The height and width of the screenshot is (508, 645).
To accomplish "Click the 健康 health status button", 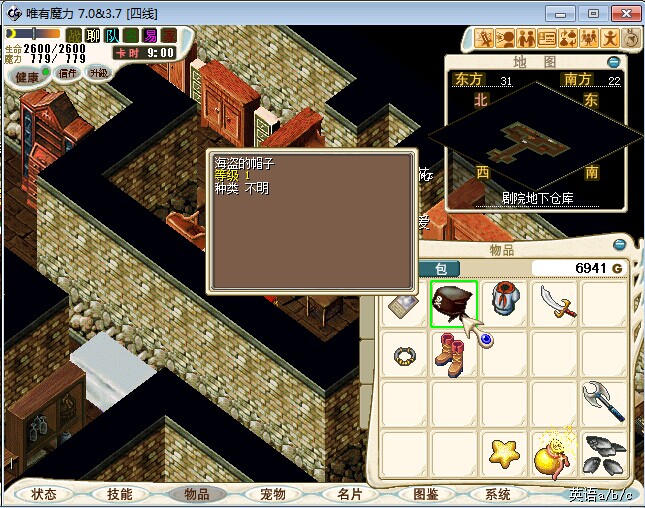I will (x=28, y=76).
